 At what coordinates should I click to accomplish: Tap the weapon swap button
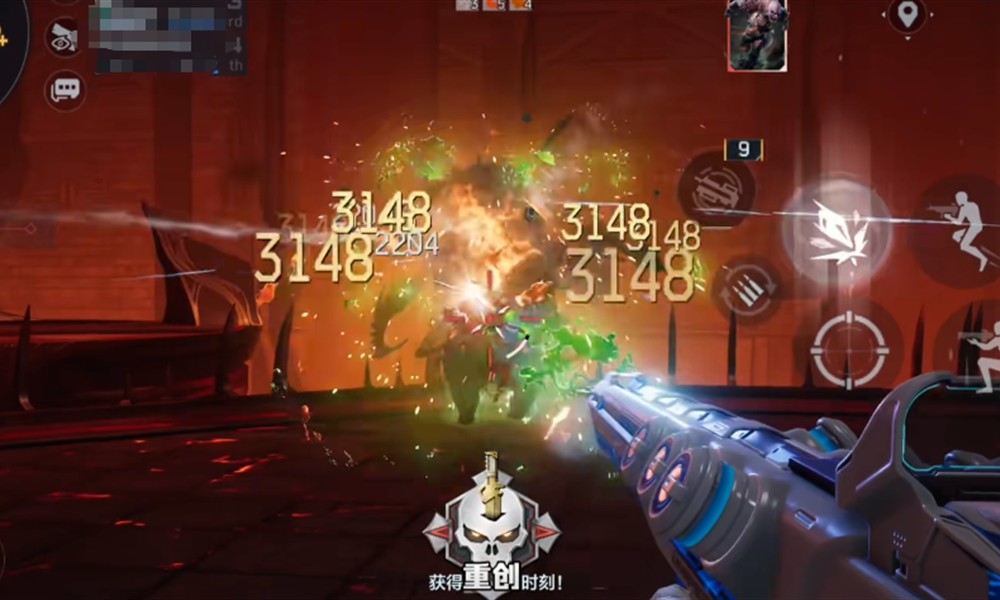pos(717,188)
